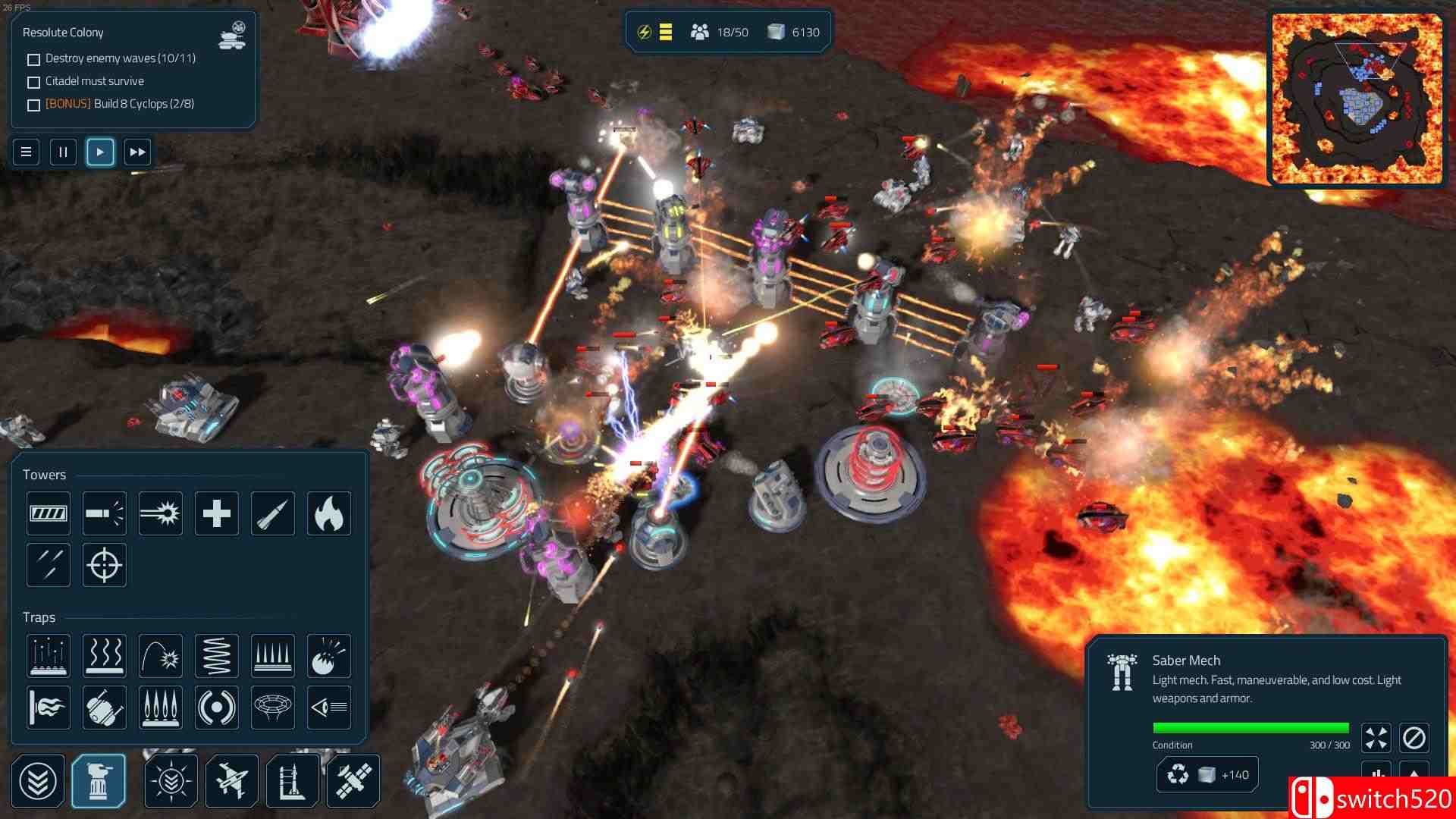Activate the scatter arrows unit command
Viewport: 1456px width, 819px height.
coord(1376,738)
